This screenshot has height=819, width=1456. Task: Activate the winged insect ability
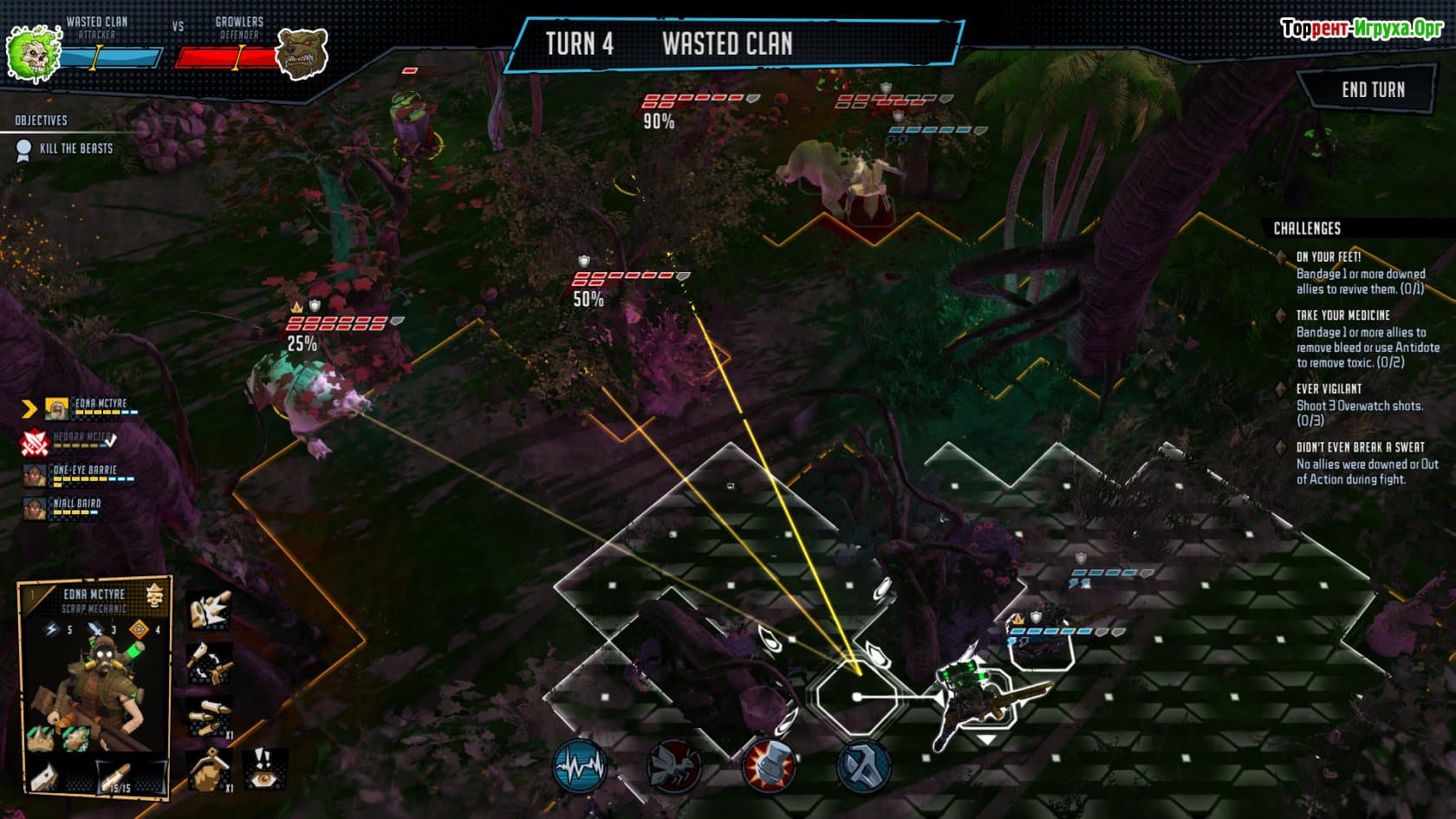(x=674, y=767)
